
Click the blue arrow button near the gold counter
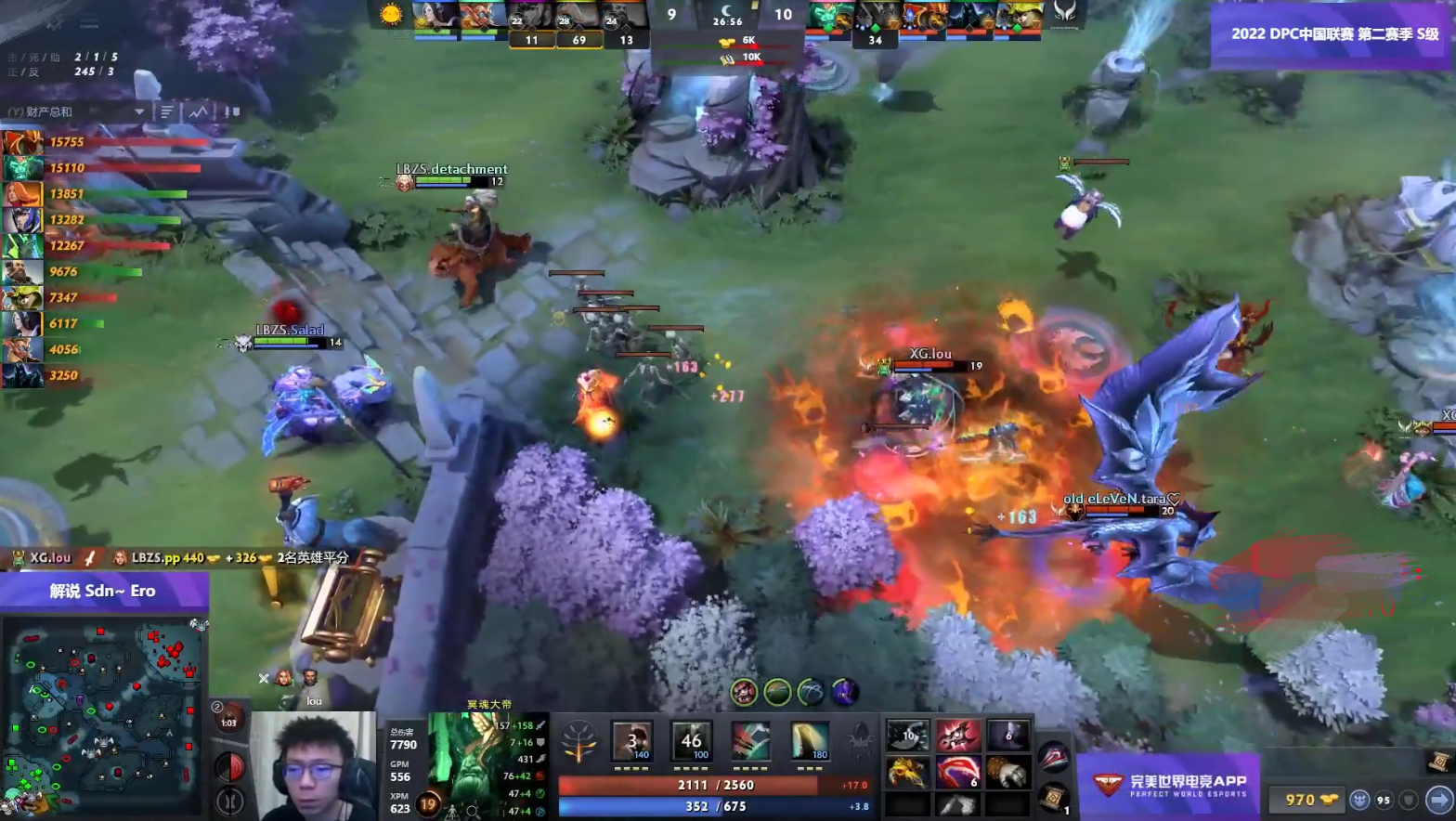click(x=1436, y=801)
